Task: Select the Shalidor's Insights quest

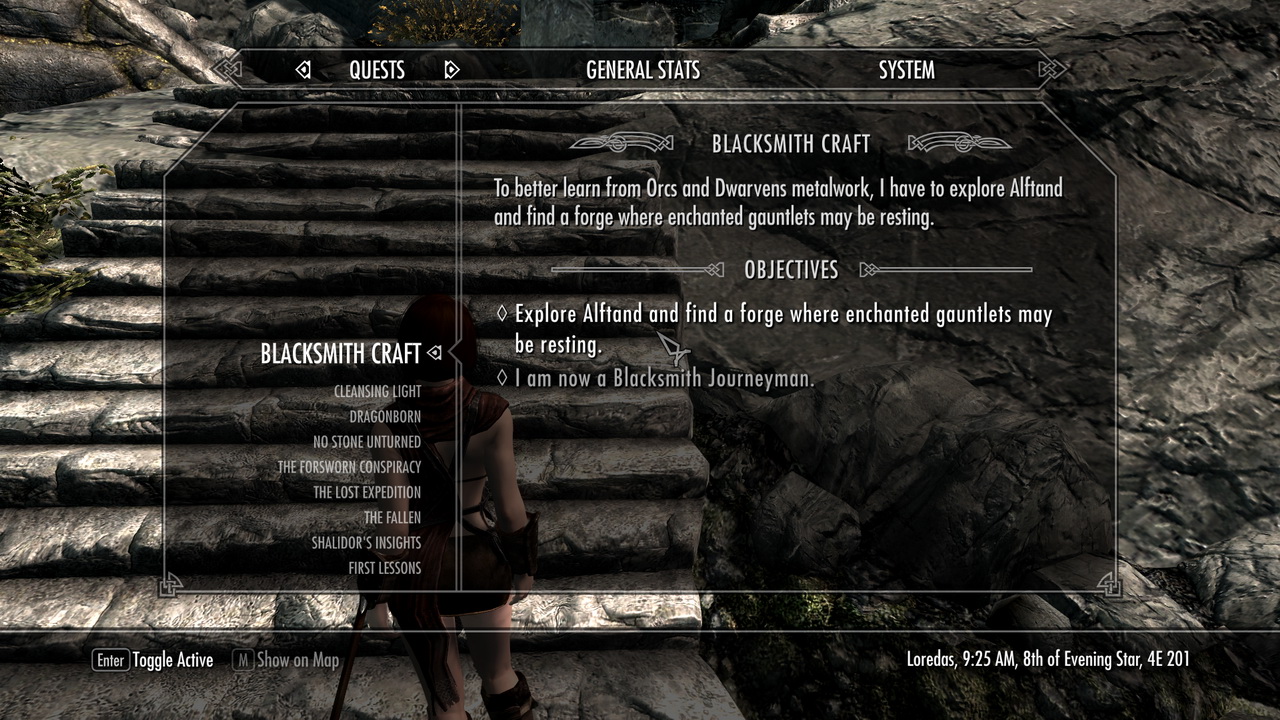Action: pyautogui.click(x=366, y=543)
